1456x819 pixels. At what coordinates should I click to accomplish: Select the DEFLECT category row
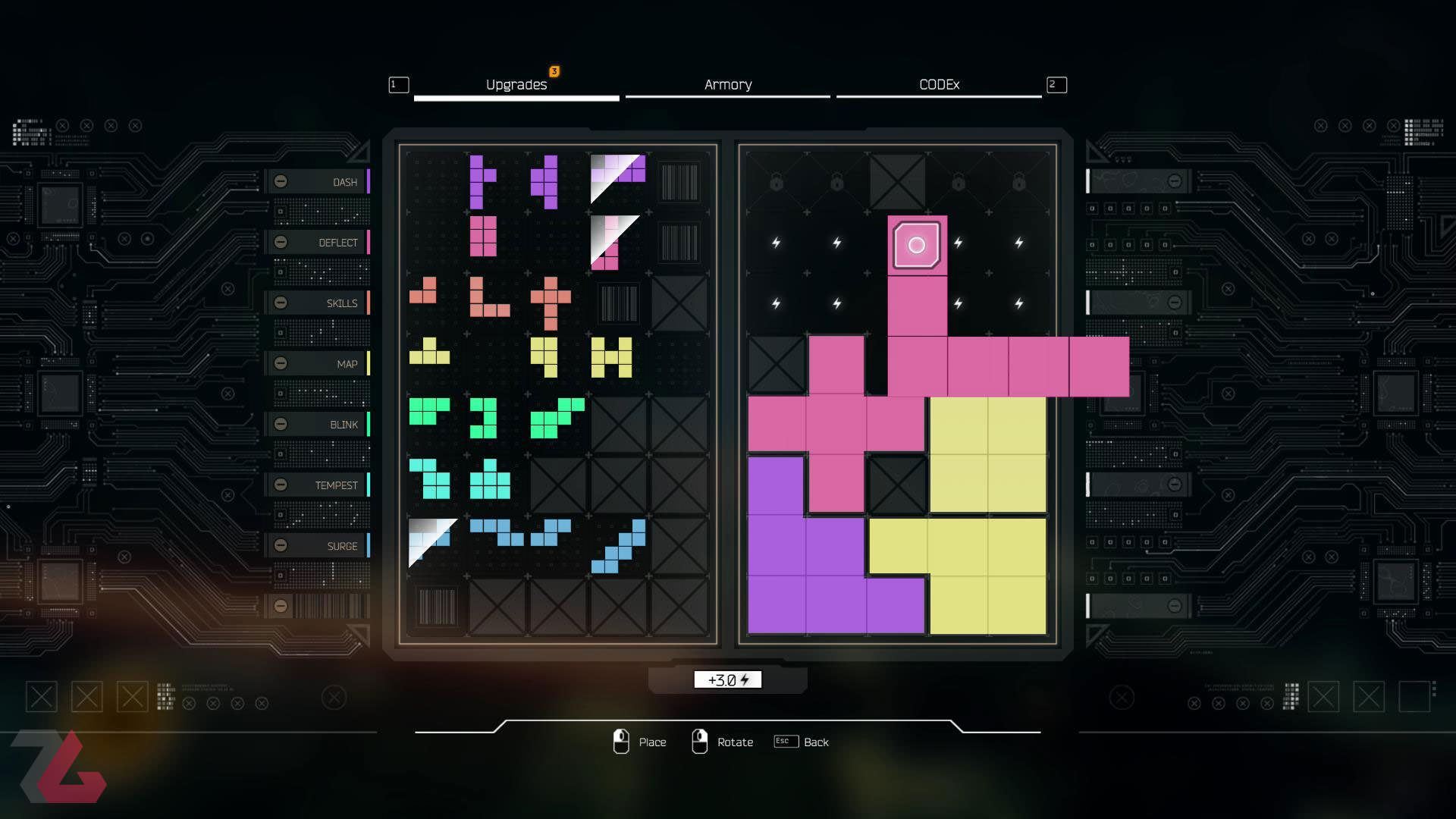point(318,243)
